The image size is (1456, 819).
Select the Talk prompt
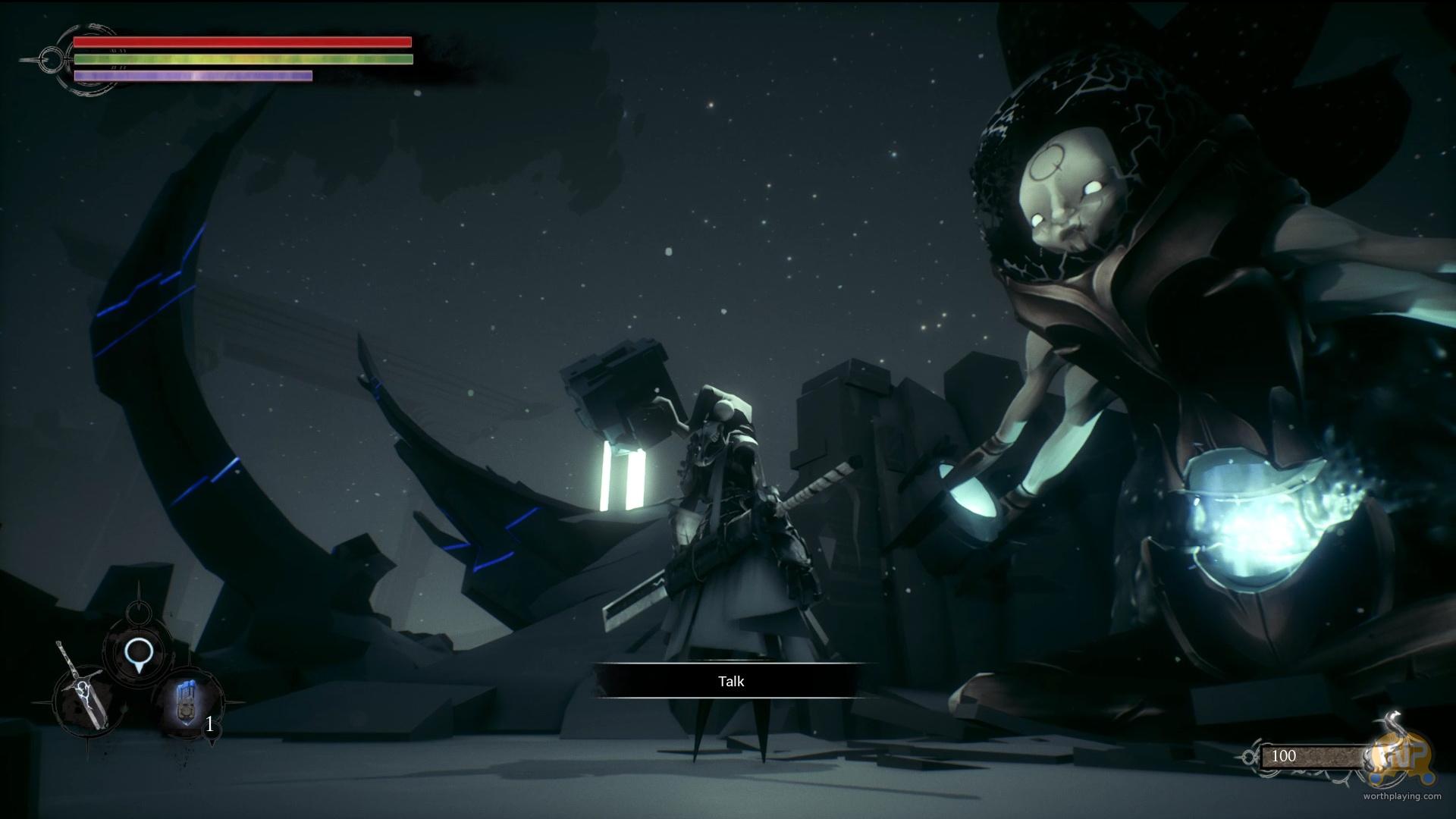coord(731,681)
